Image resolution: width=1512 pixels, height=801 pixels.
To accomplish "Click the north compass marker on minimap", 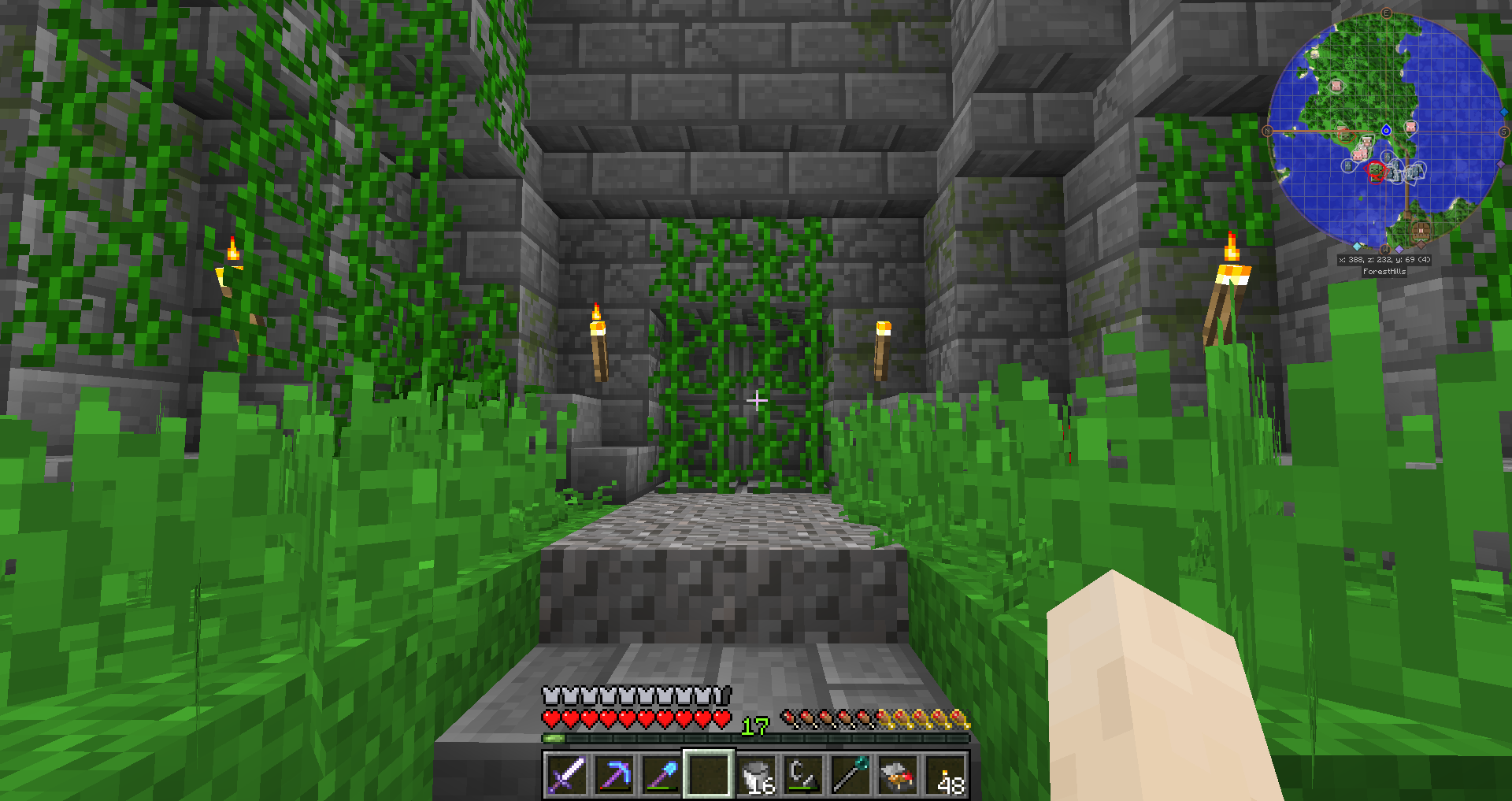I will click(x=1267, y=131).
